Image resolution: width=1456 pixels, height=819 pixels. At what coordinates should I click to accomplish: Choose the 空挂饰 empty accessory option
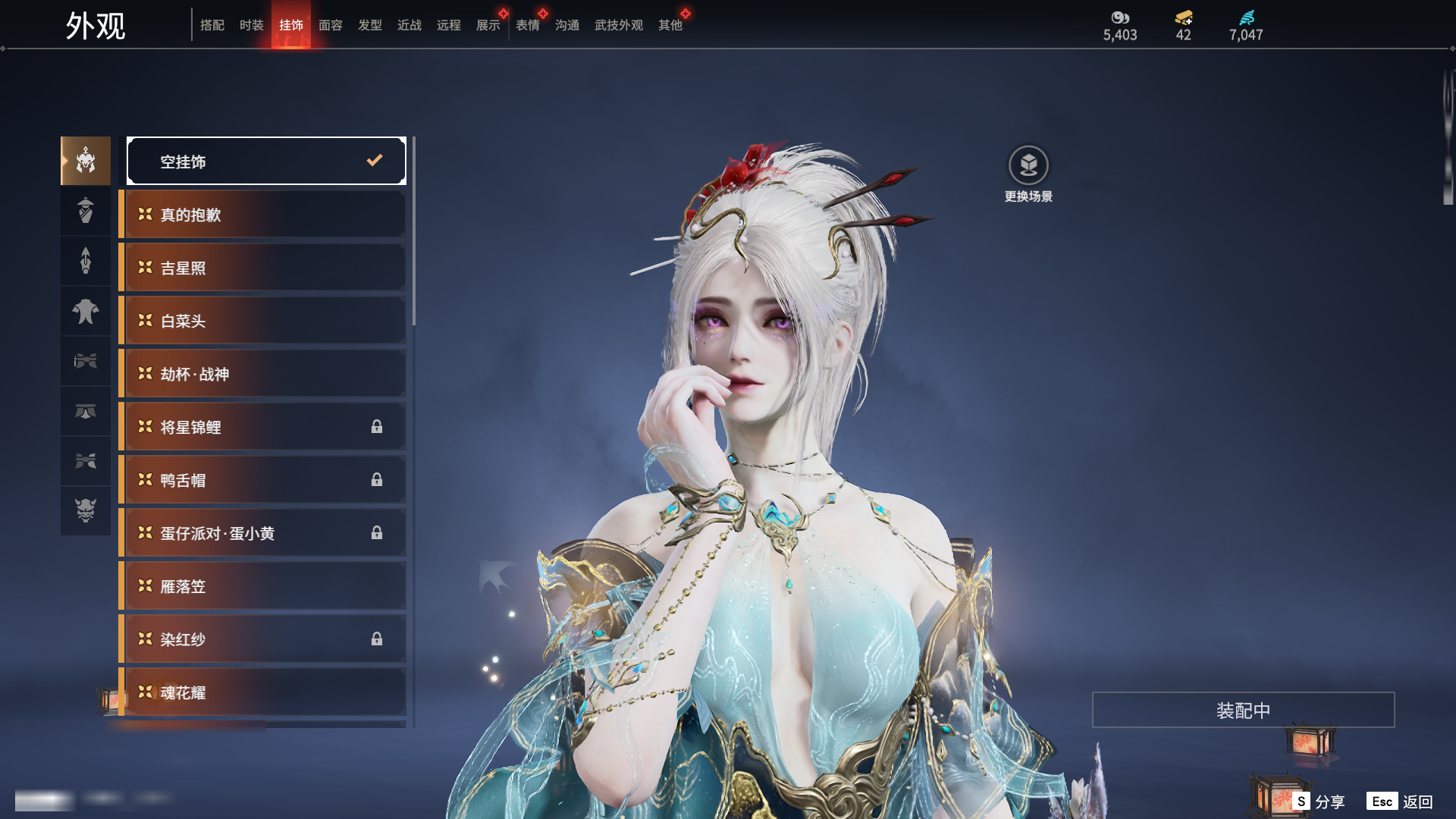[x=266, y=161]
